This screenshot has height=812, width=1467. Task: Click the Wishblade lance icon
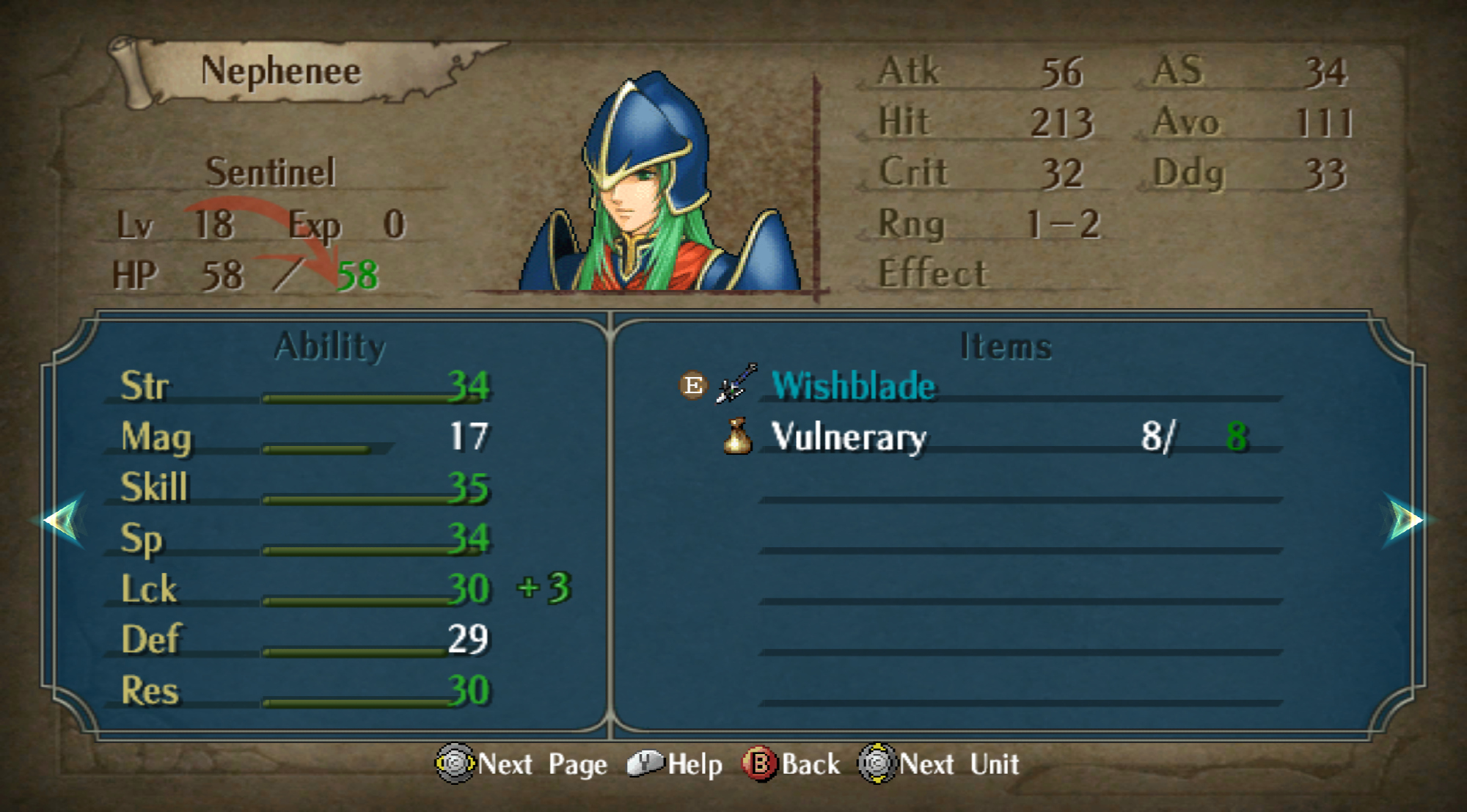tap(736, 383)
